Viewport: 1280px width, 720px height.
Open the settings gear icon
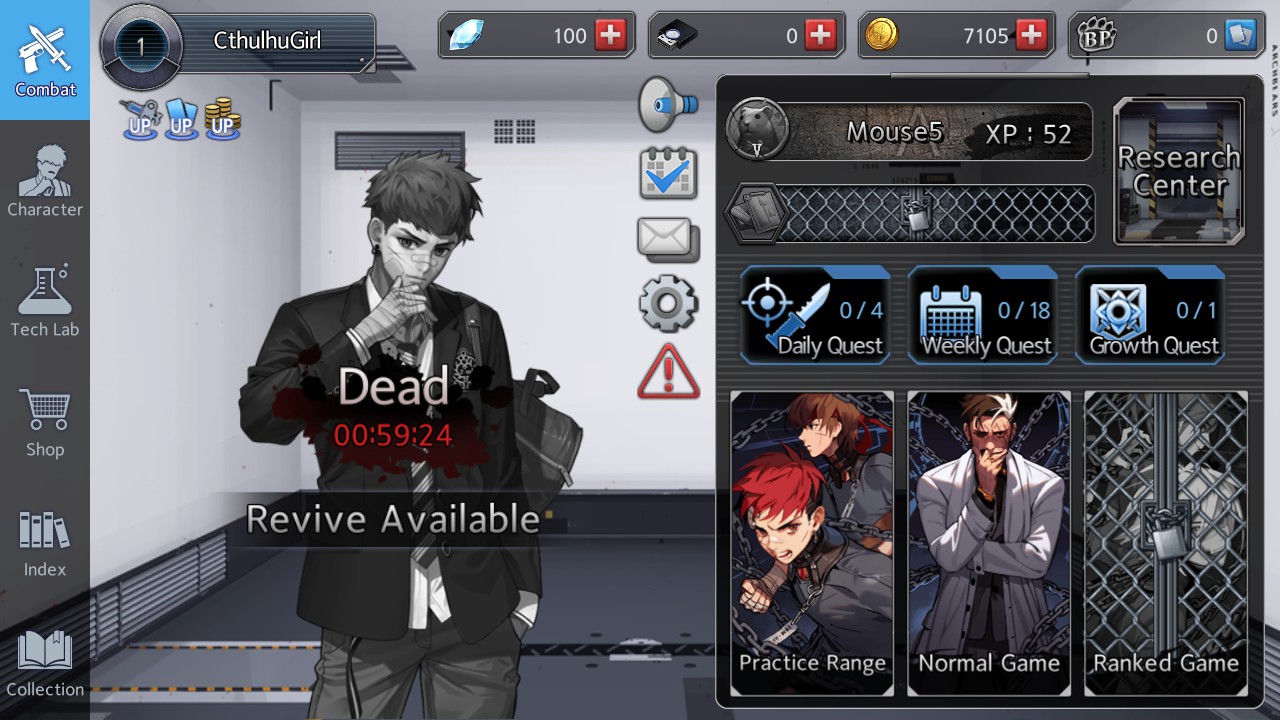point(668,303)
